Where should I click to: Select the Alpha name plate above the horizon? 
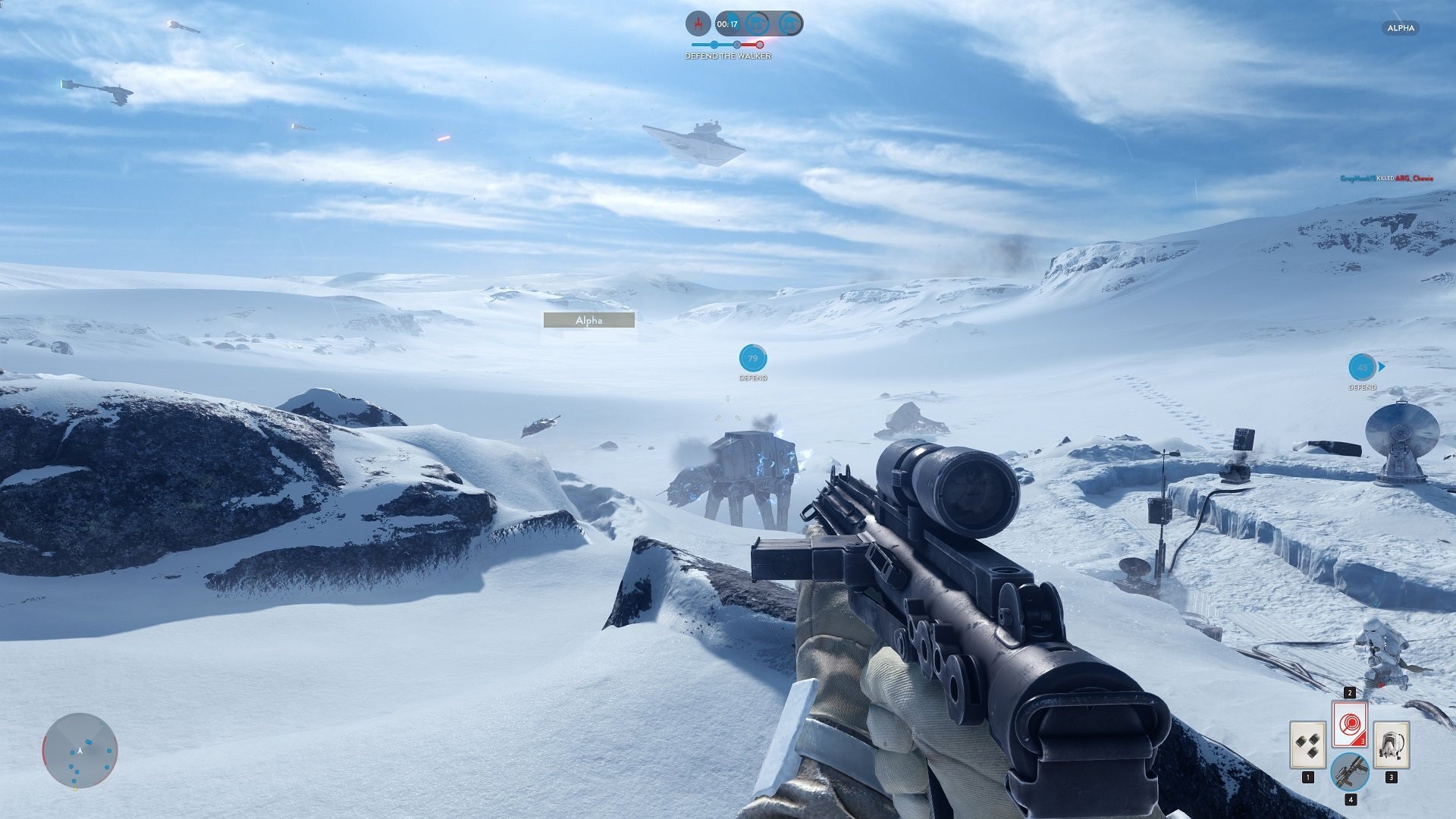tap(588, 320)
